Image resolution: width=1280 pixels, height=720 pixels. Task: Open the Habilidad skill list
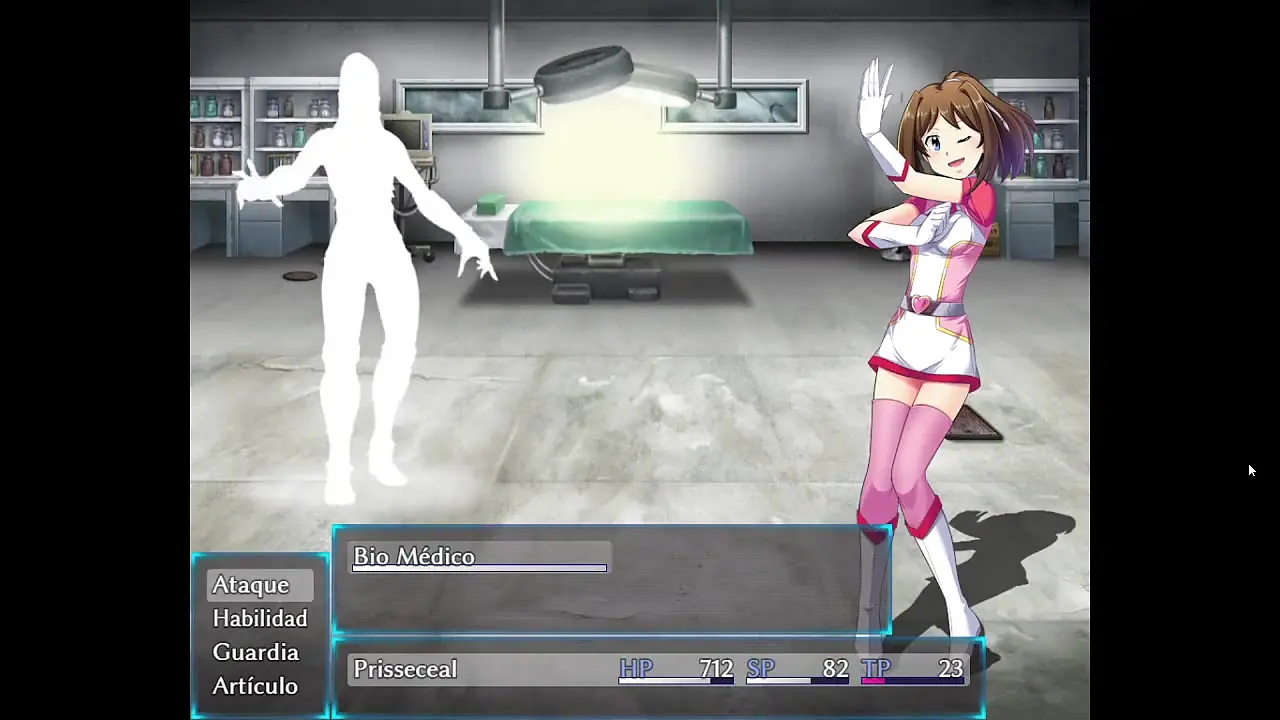pyautogui.click(x=260, y=619)
